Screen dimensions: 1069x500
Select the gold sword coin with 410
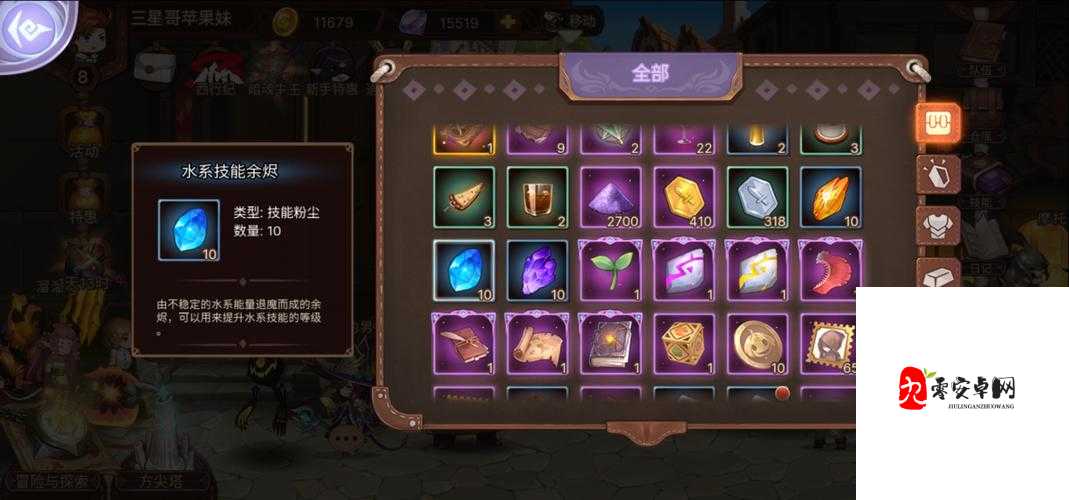pos(683,196)
